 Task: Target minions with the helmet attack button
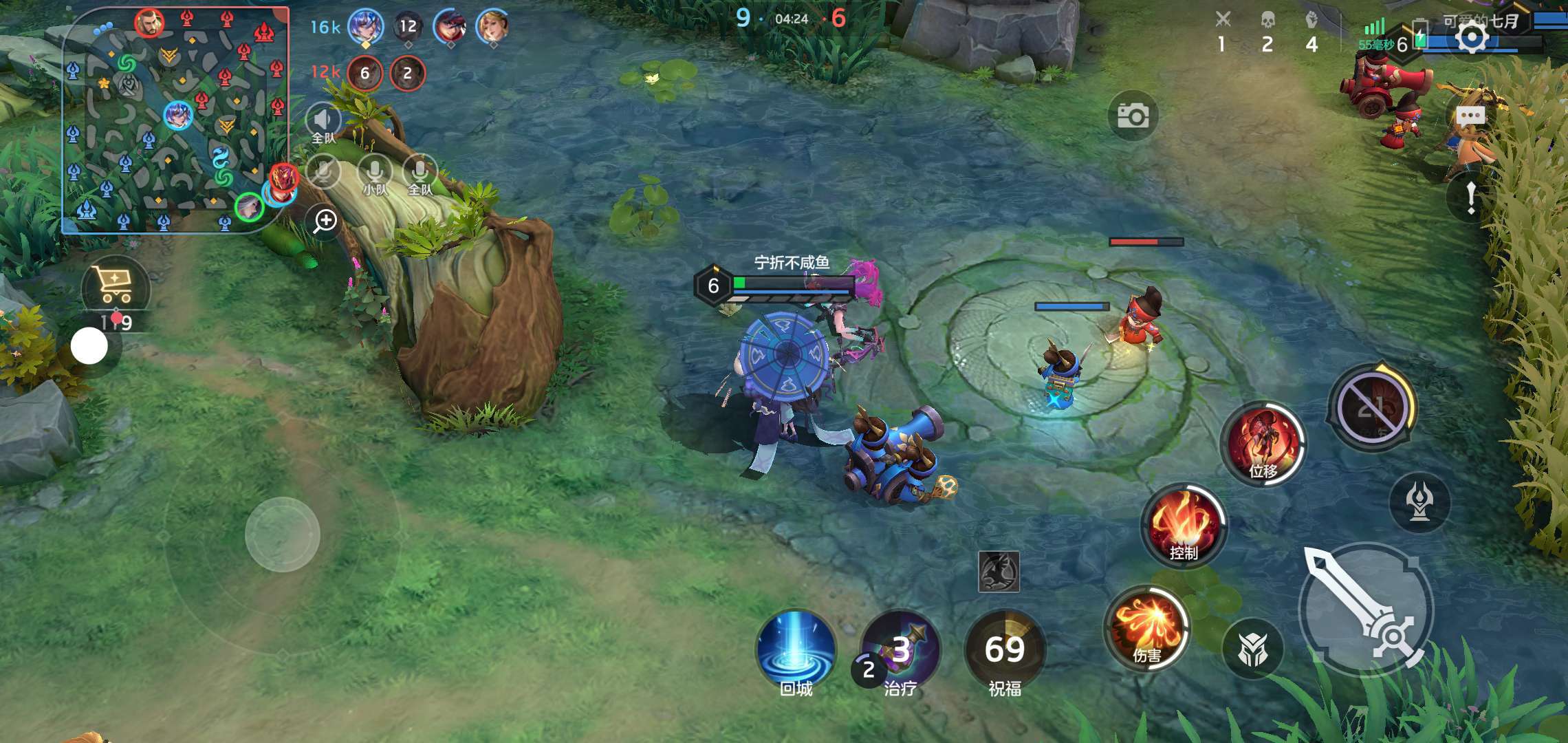(x=1252, y=649)
